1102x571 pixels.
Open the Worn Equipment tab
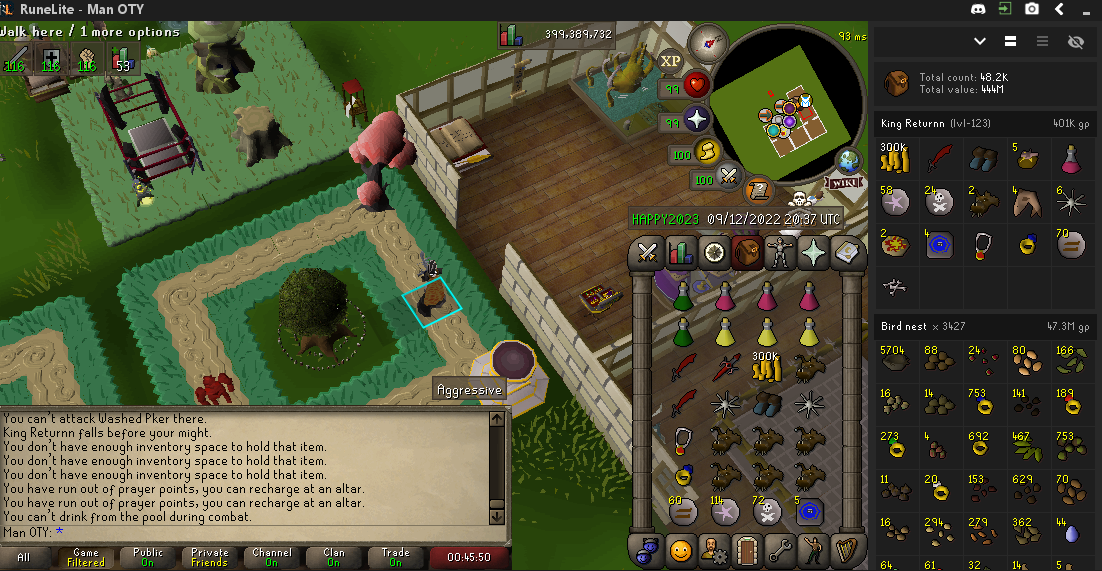tap(780, 253)
